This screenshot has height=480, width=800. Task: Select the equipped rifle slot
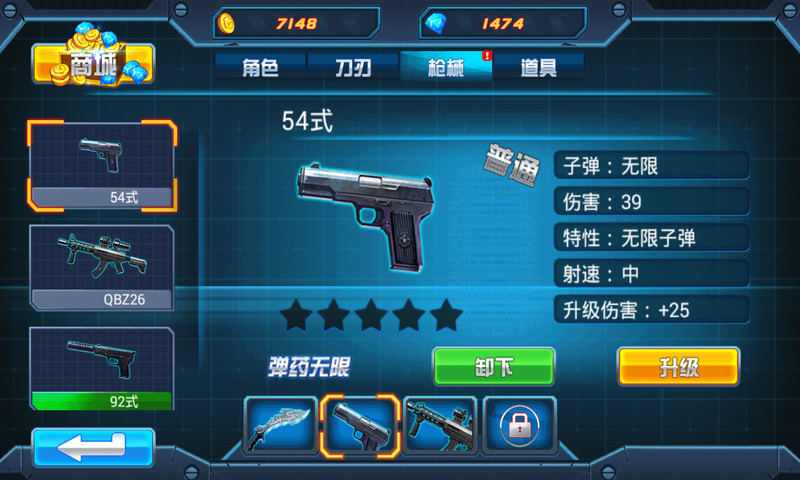[440, 425]
